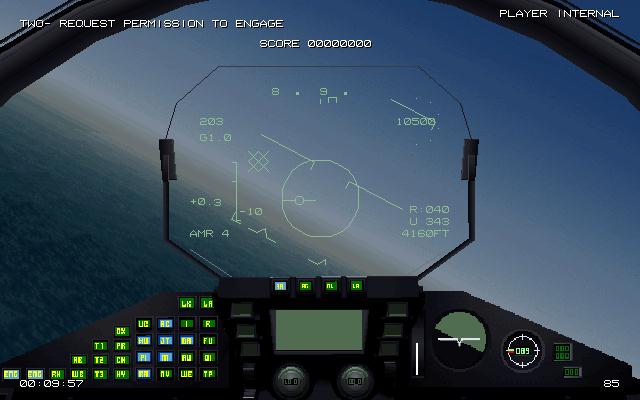Activate the OX panel button

(x=121, y=331)
